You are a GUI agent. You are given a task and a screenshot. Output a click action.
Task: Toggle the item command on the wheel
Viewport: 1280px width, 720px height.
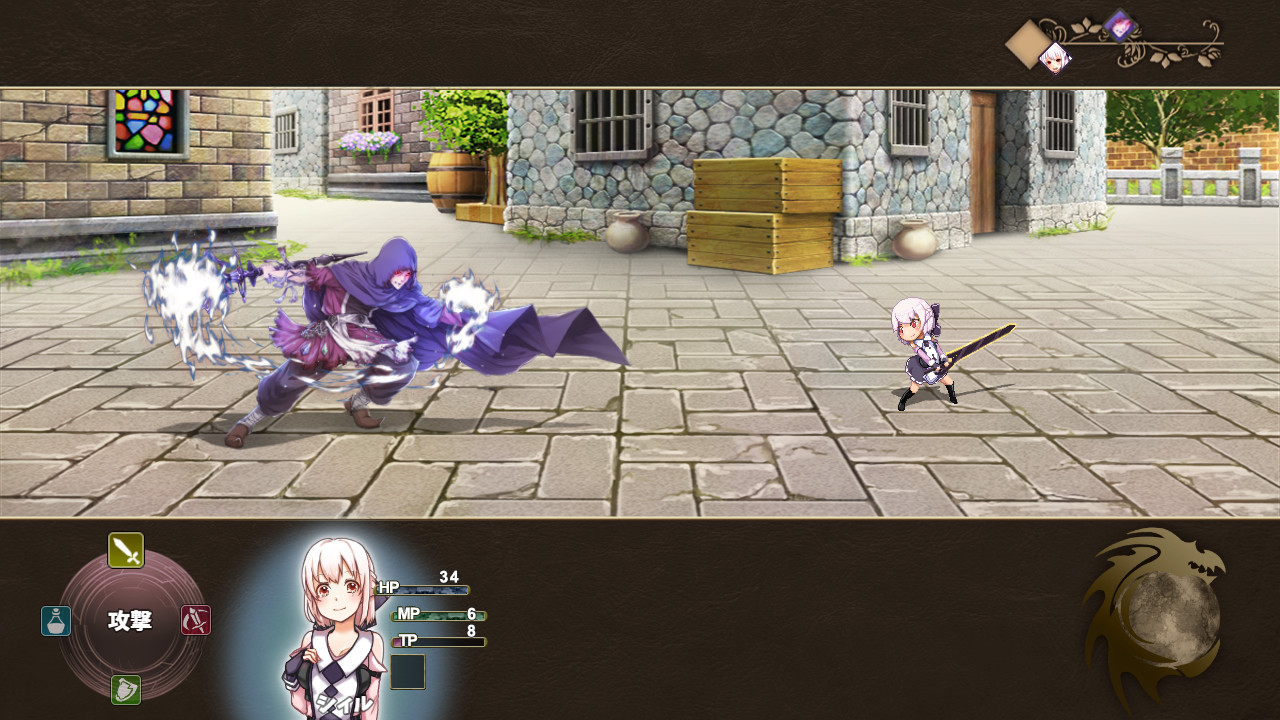coord(55,620)
